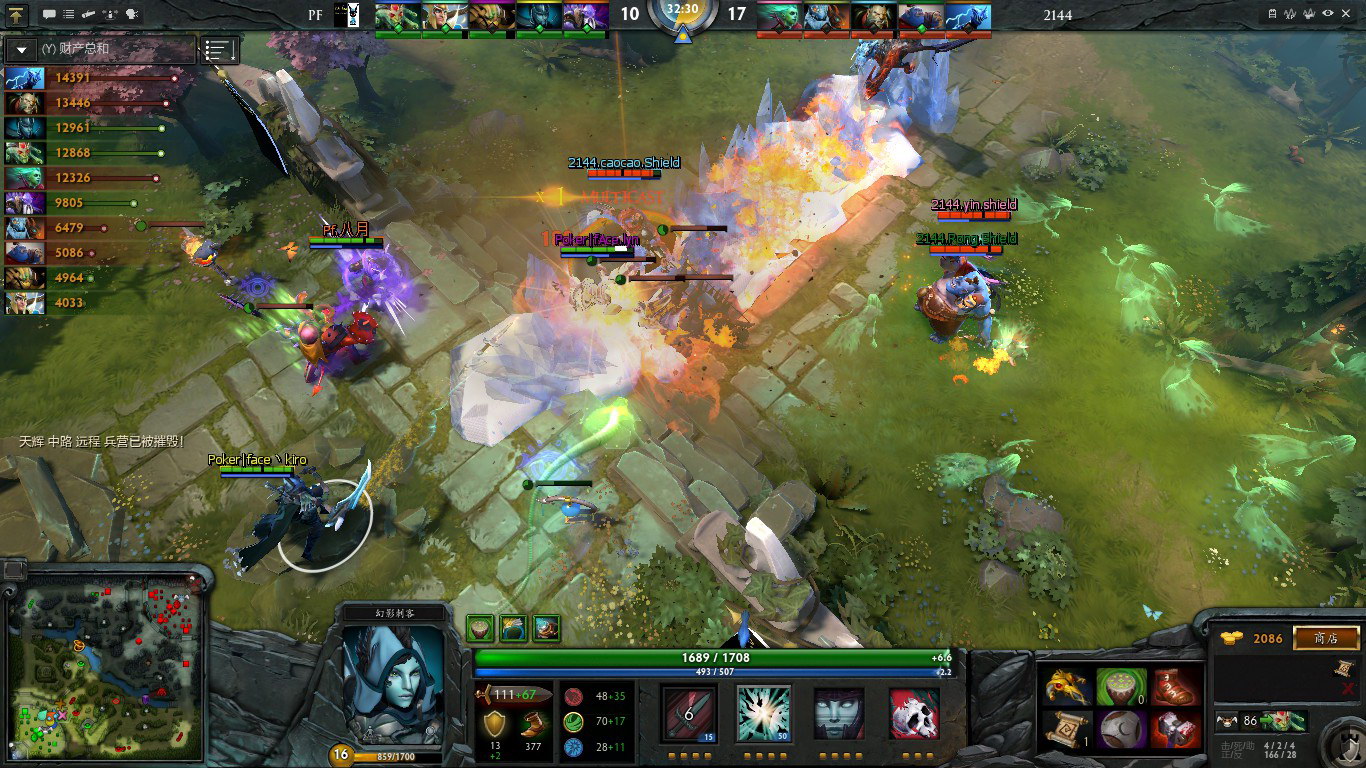Toggle the eye visibility icon in top bar
Viewport: 1366px width, 768px height.
1328,14
